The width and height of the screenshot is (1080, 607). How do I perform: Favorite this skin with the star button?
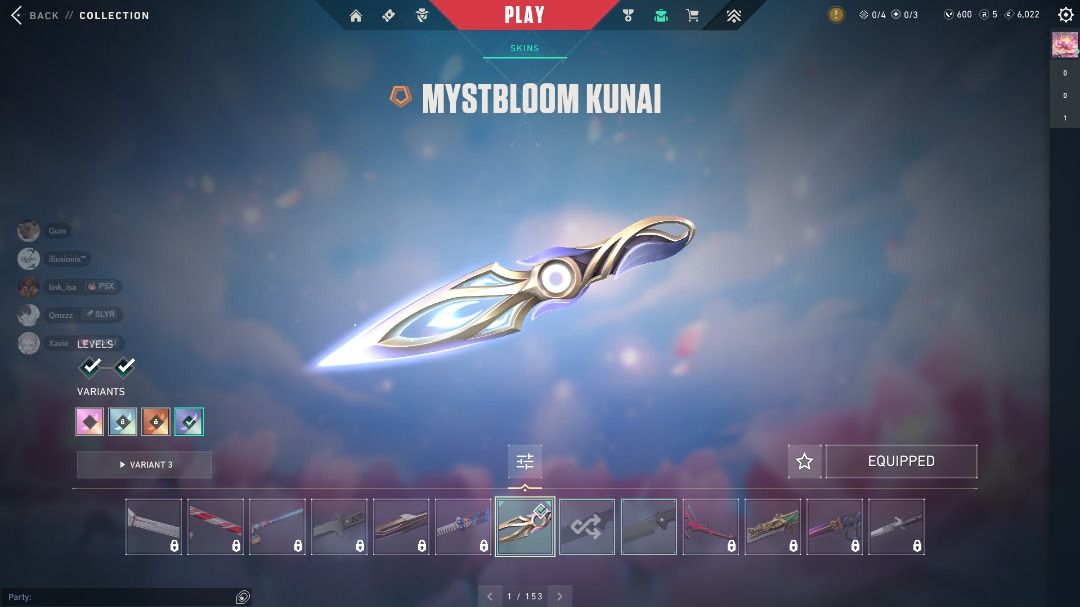point(804,461)
